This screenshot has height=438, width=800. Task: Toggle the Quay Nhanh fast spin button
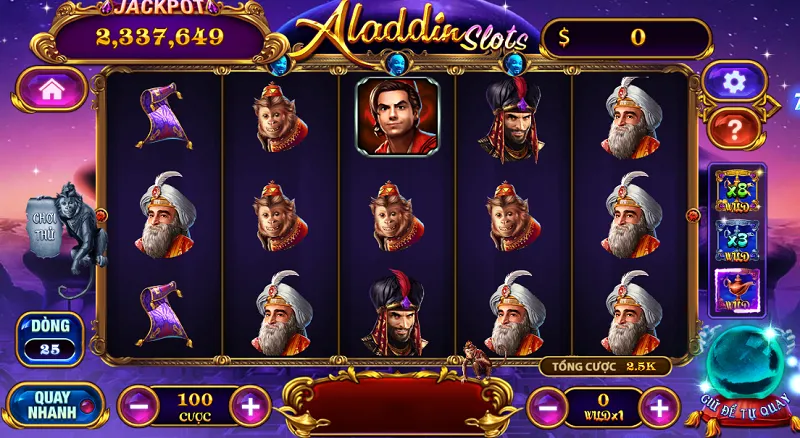56,404
